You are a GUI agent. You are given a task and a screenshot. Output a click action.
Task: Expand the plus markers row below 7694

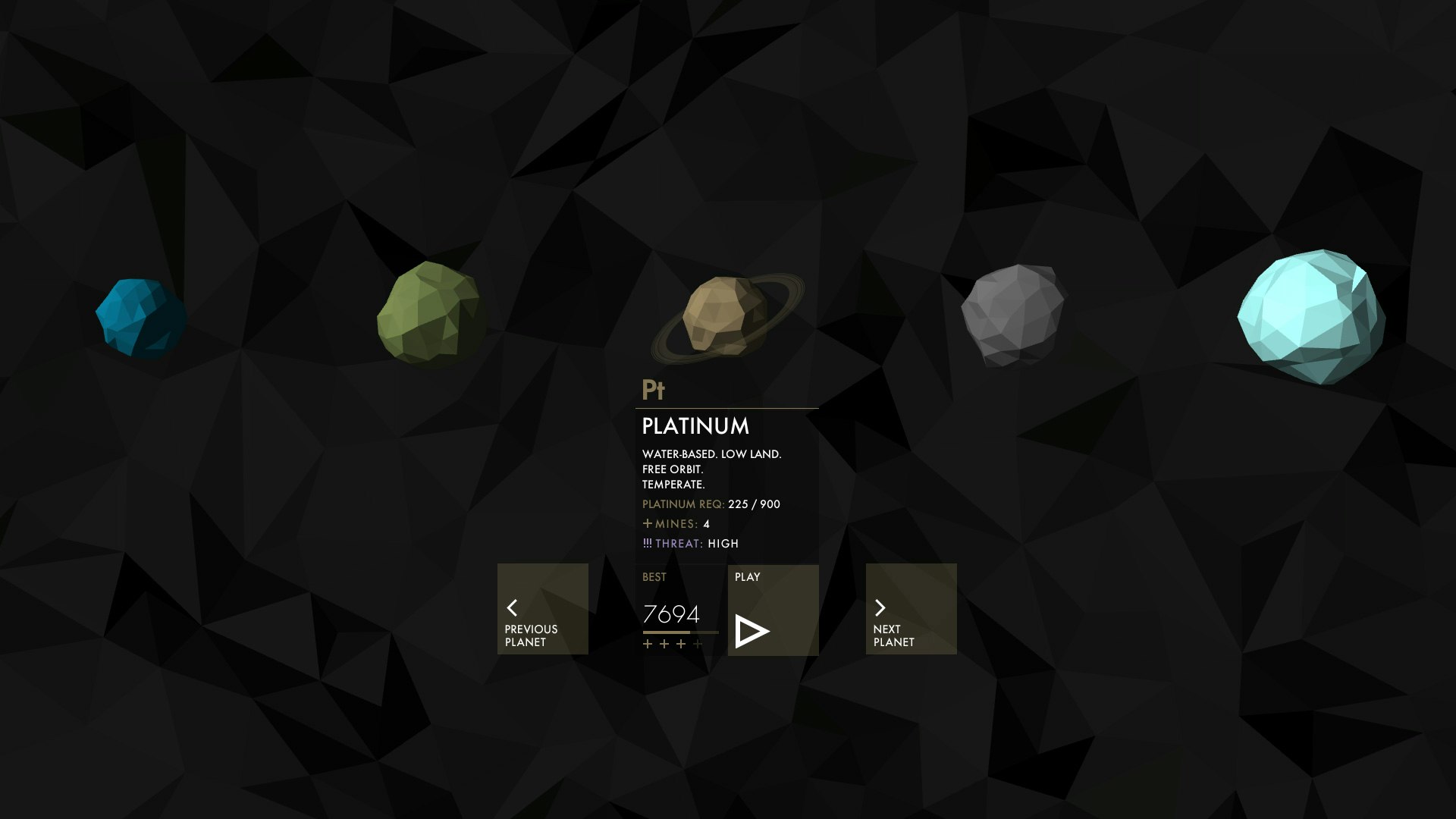tap(672, 642)
